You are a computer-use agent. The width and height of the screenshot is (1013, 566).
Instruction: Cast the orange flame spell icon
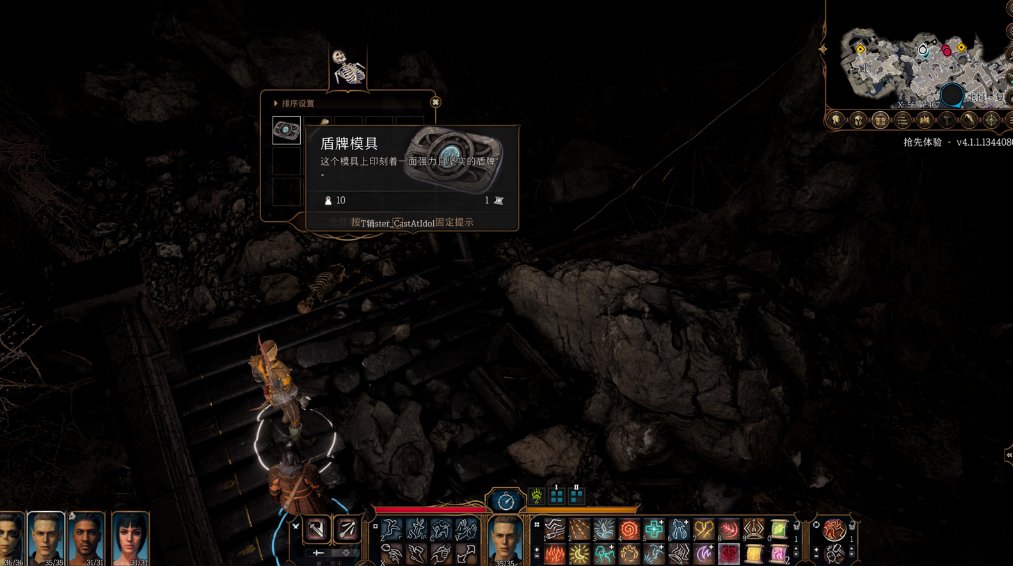(x=555, y=553)
